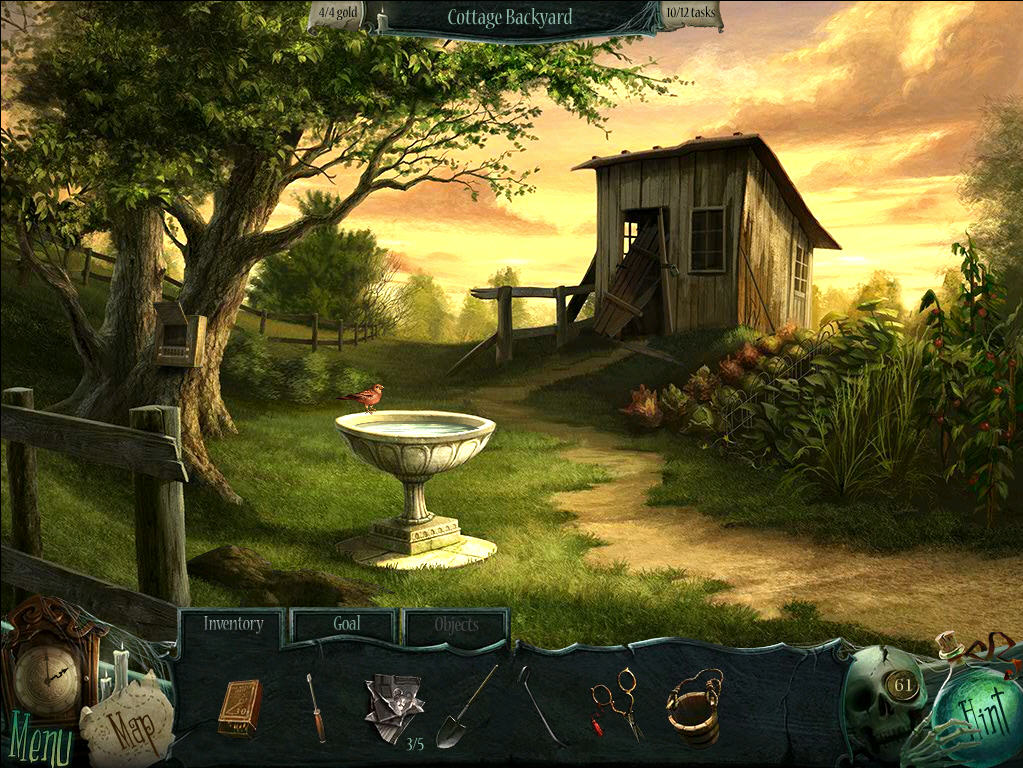This screenshot has height=768, width=1023.
Task: Switch to the Goal tab
Action: [346, 625]
